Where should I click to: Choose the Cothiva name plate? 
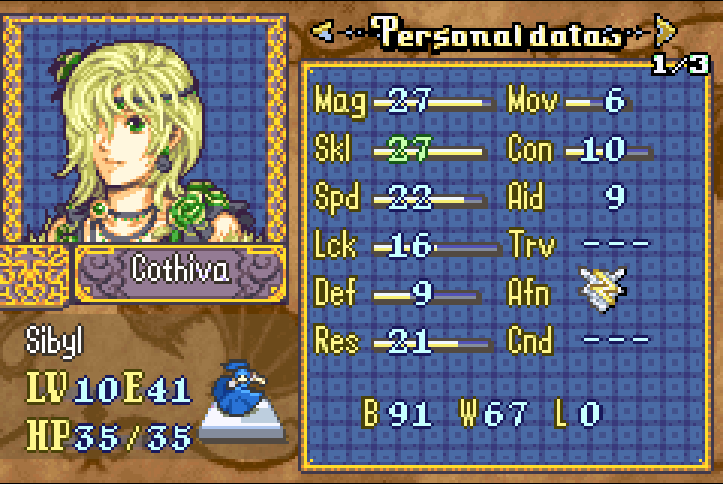coord(181,270)
